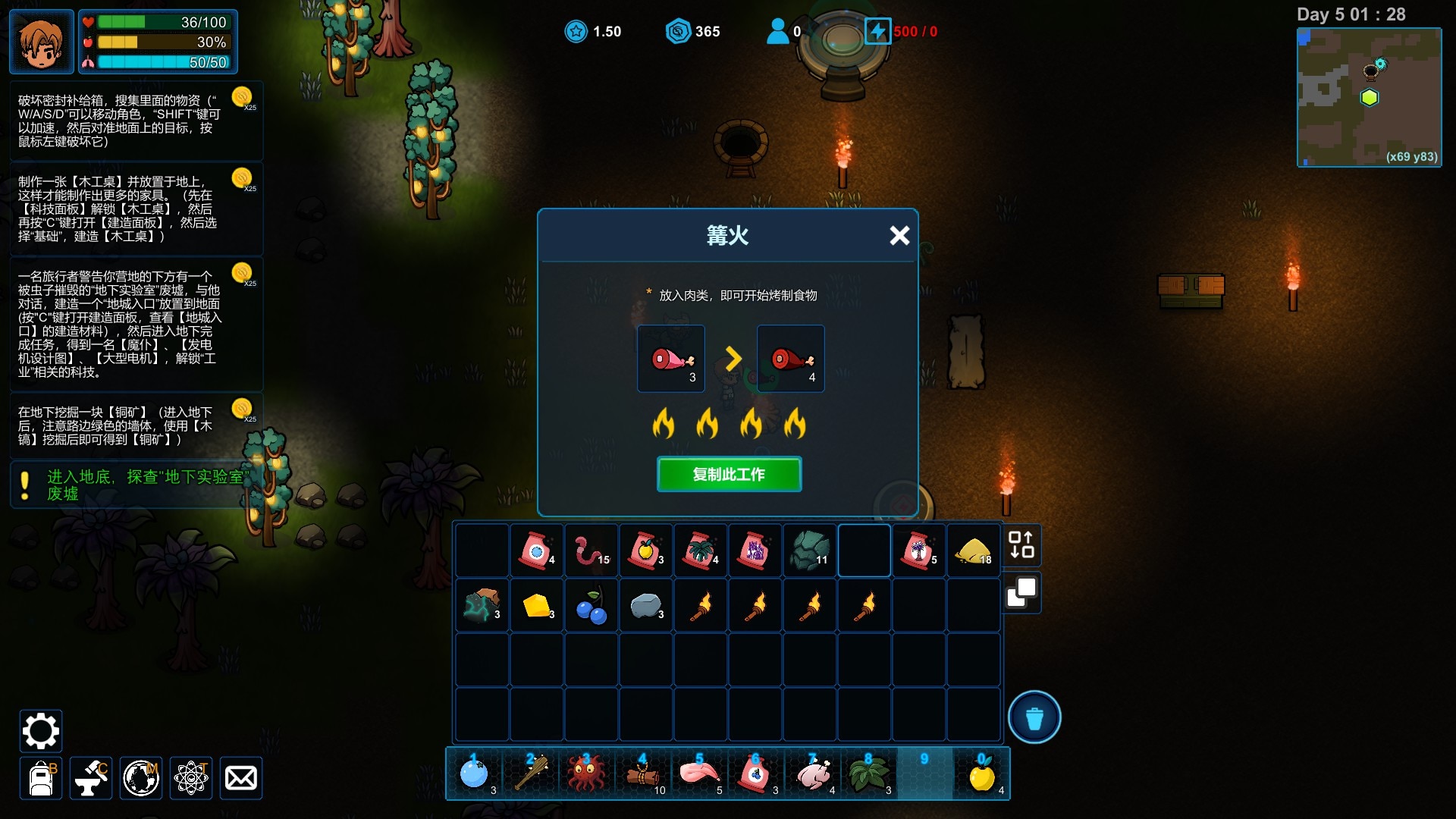
Task: Click the green 复制此工作 button
Action: 729,475
